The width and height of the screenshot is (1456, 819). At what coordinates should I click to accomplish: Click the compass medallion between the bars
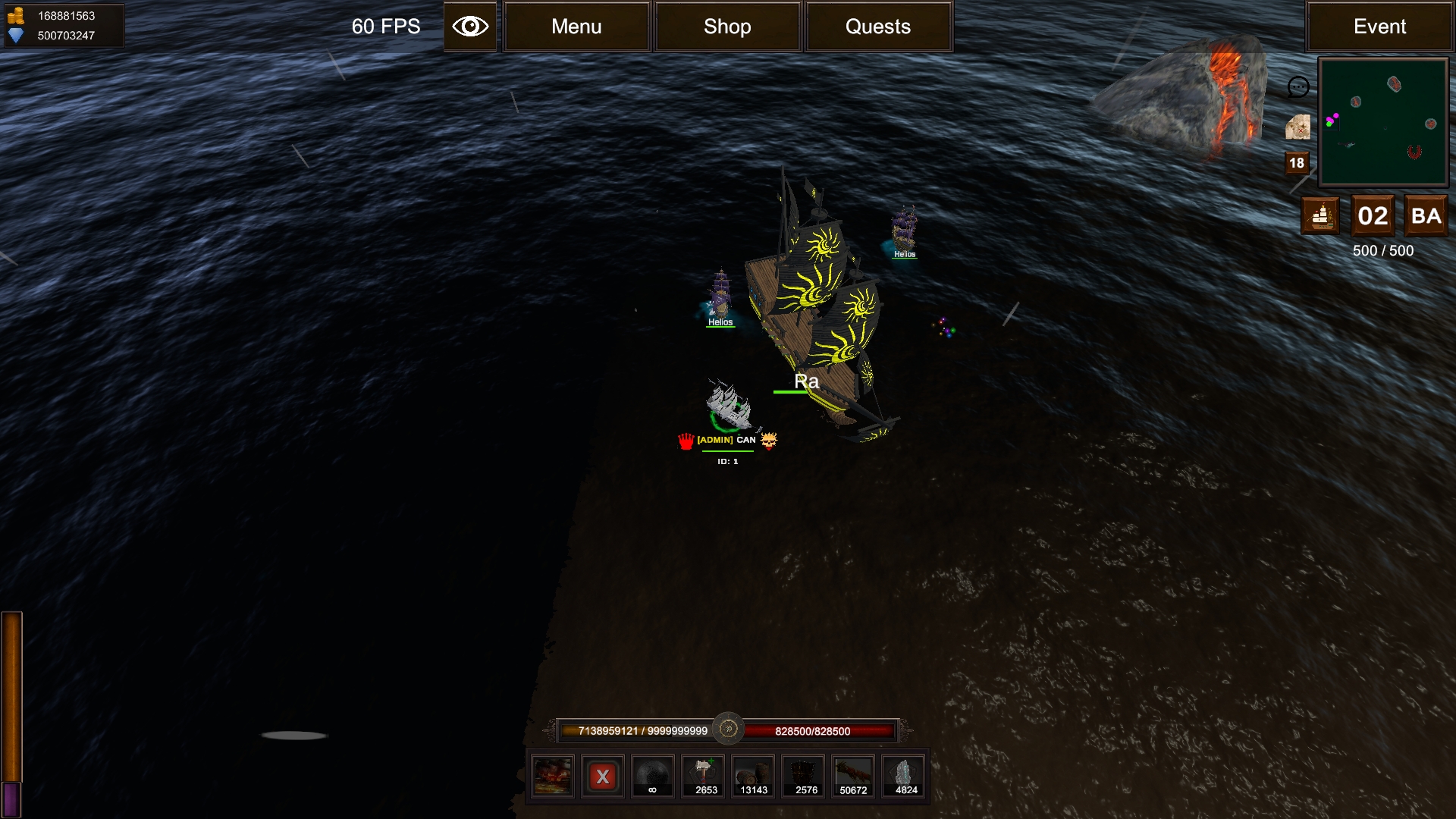click(x=728, y=729)
